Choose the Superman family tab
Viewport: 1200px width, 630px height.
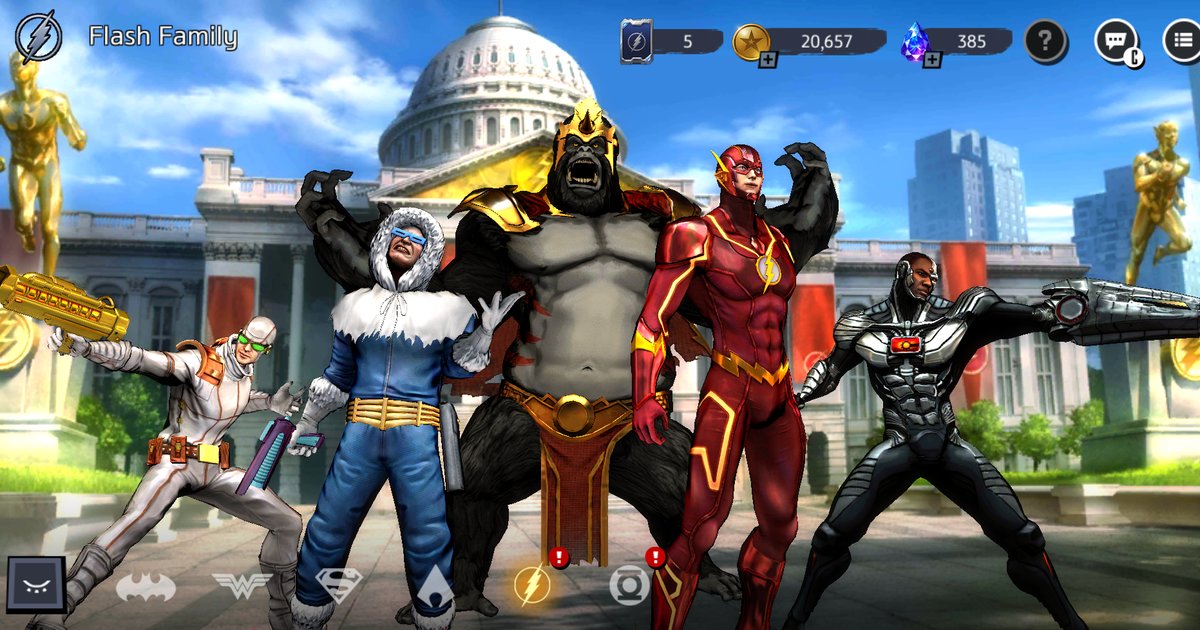pyautogui.click(x=338, y=585)
